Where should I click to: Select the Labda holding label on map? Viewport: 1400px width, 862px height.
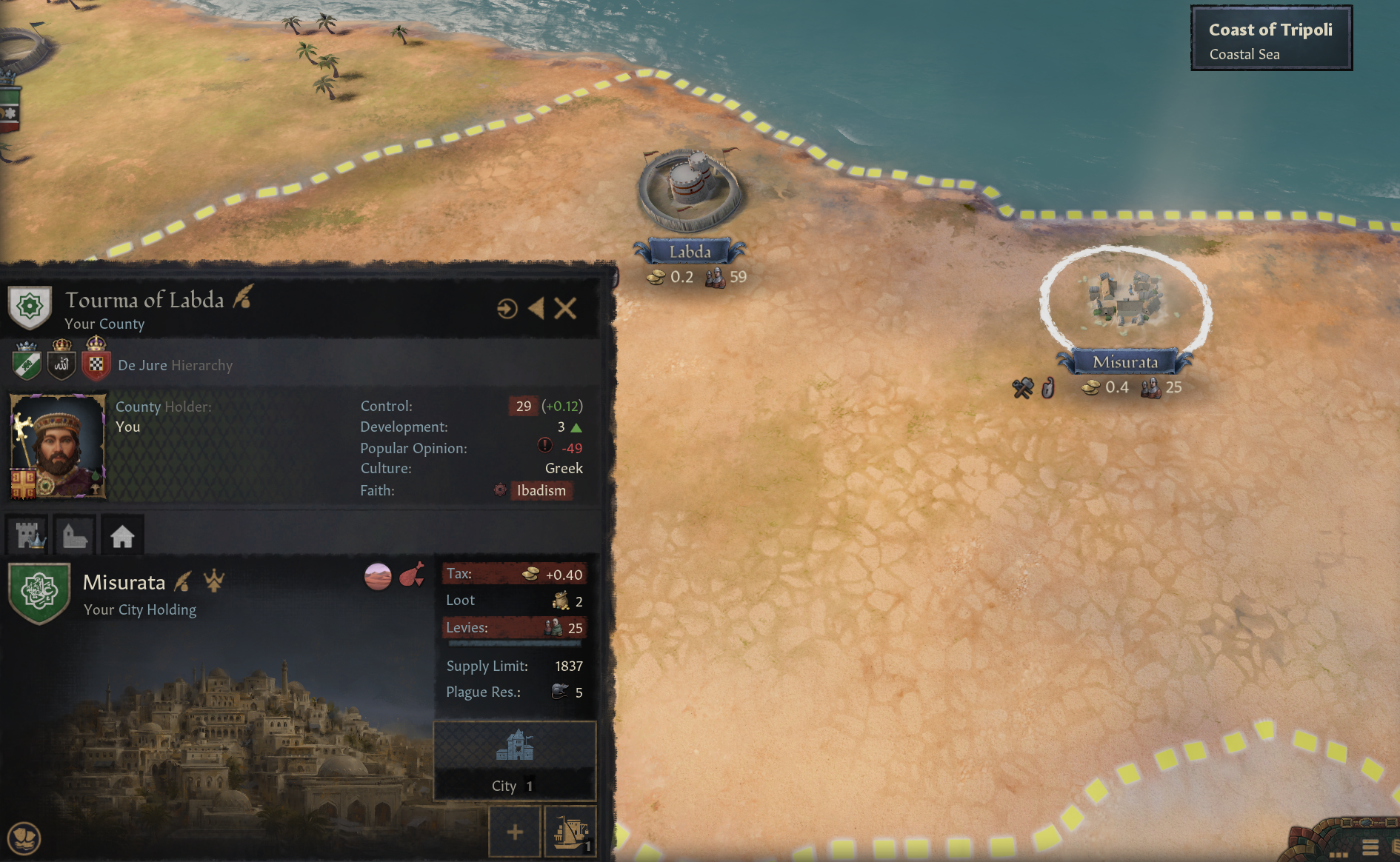tap(690, 252)
